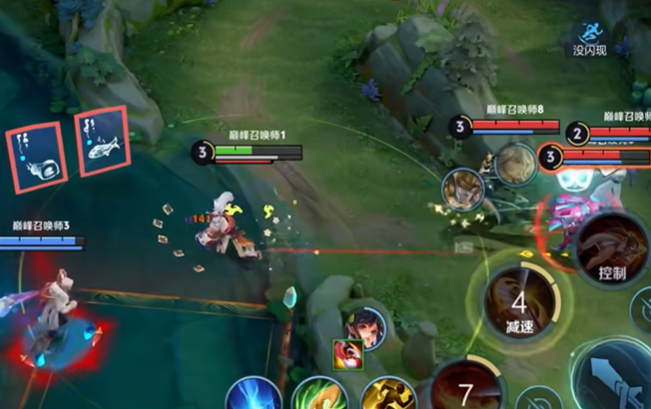Screen dimensions: 651x409
Task: Tap the small red item icon with green border
Action: pos(345,352)
